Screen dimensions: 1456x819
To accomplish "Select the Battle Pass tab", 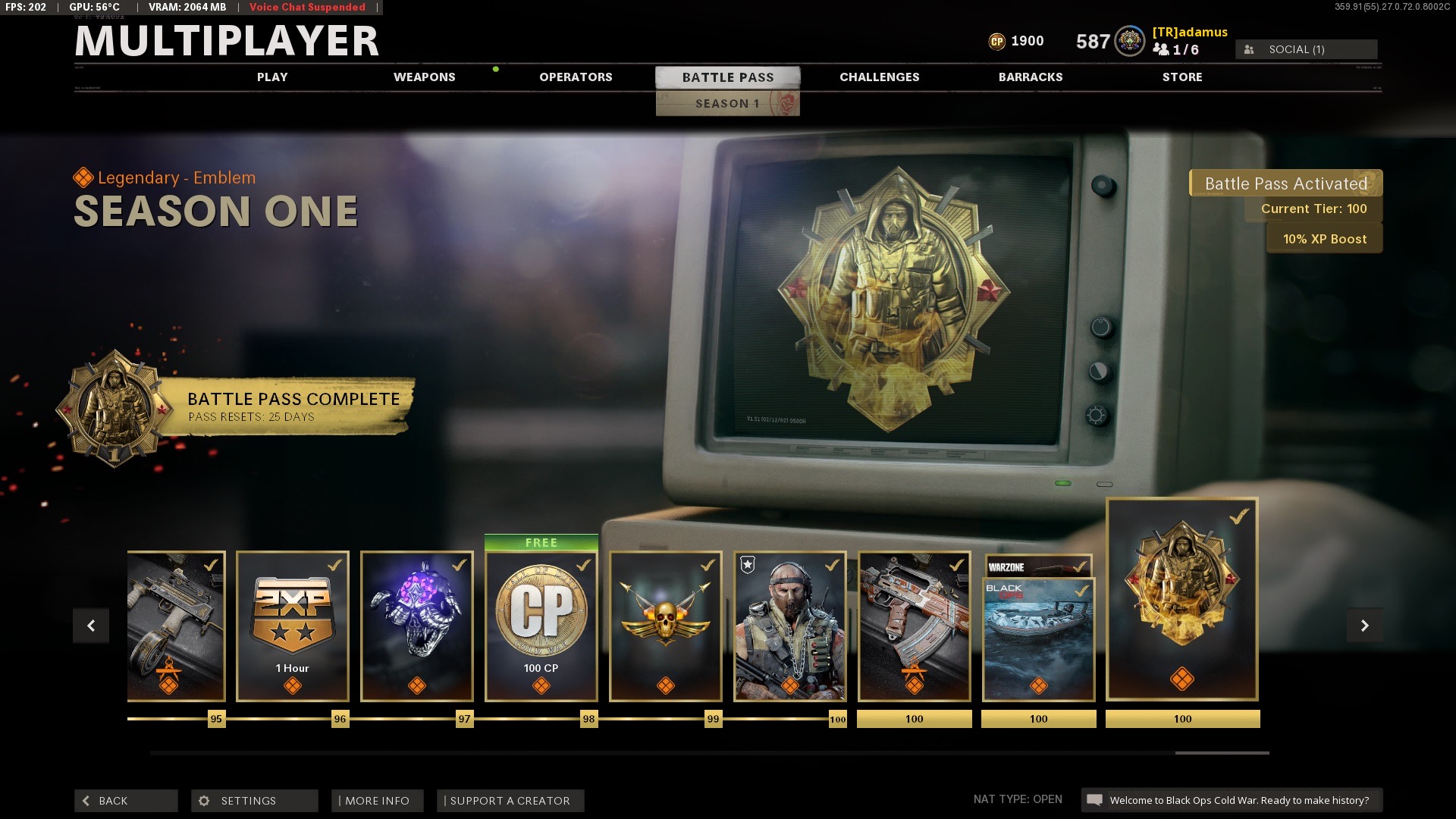I will pos(727,77).
